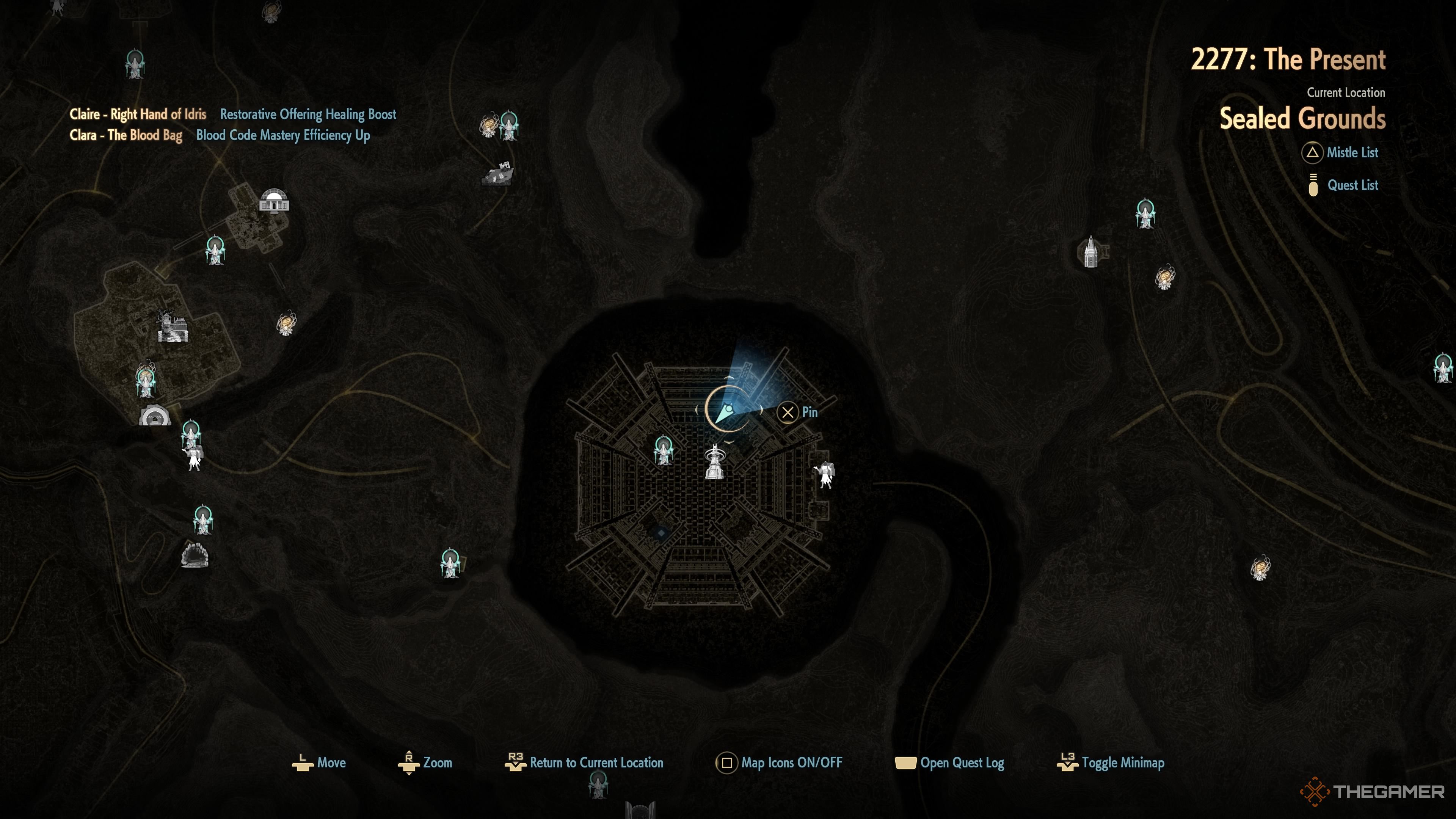Pick the round vault door map marker
This screenshot has width=1456, height=819.
coord(154,416)
